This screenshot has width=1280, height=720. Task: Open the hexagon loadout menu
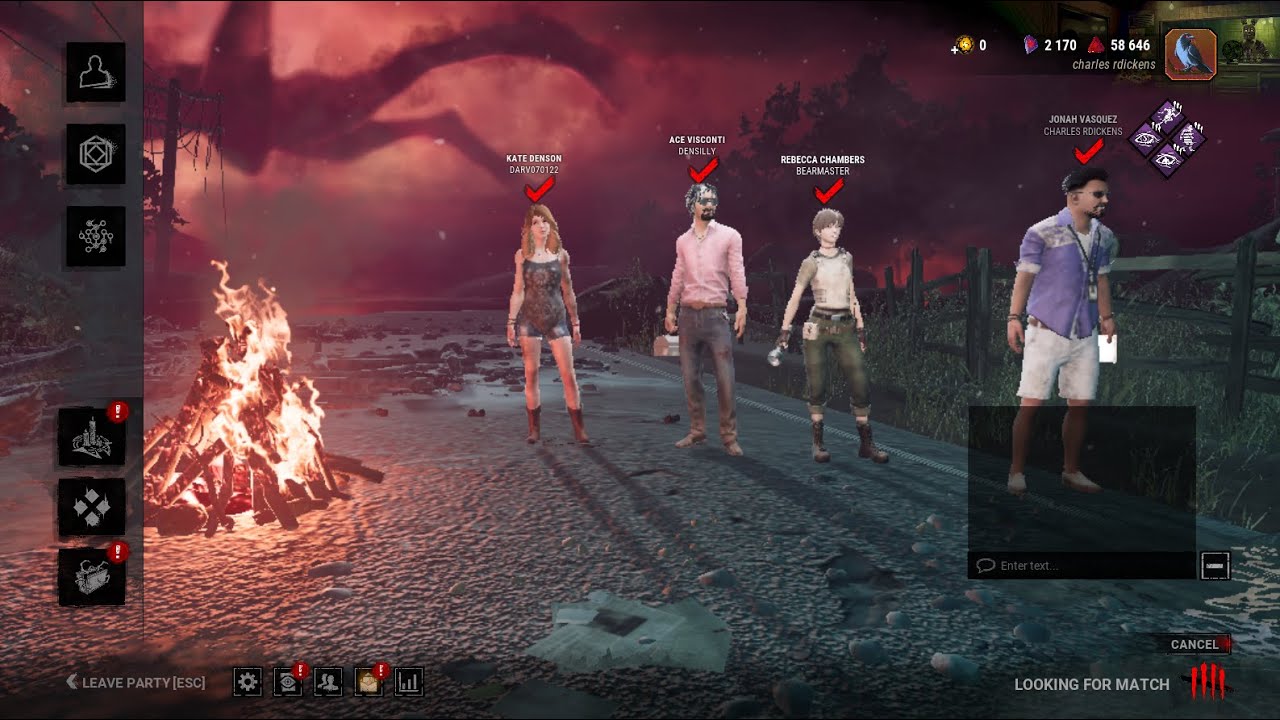(x=96, y=154)
